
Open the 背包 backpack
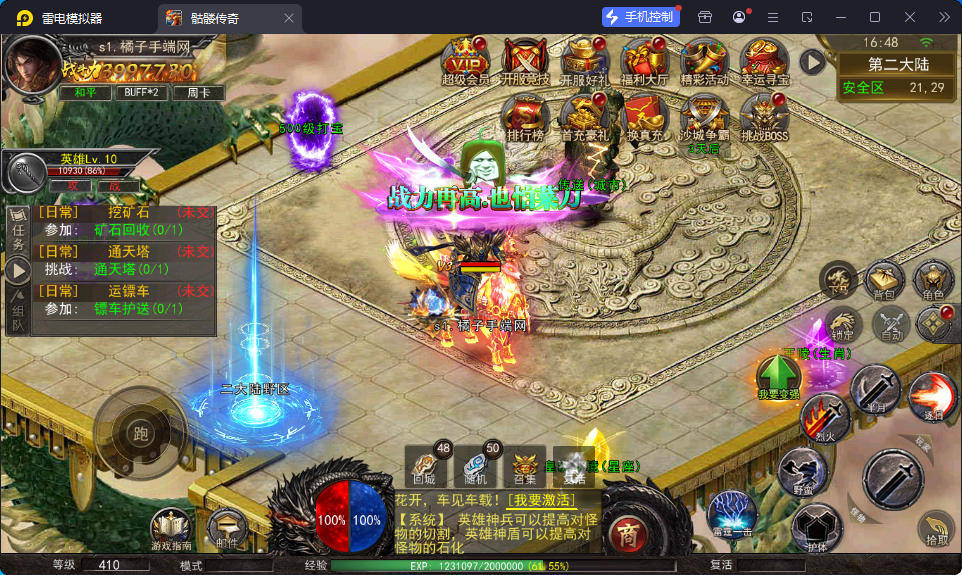(885, 282)
